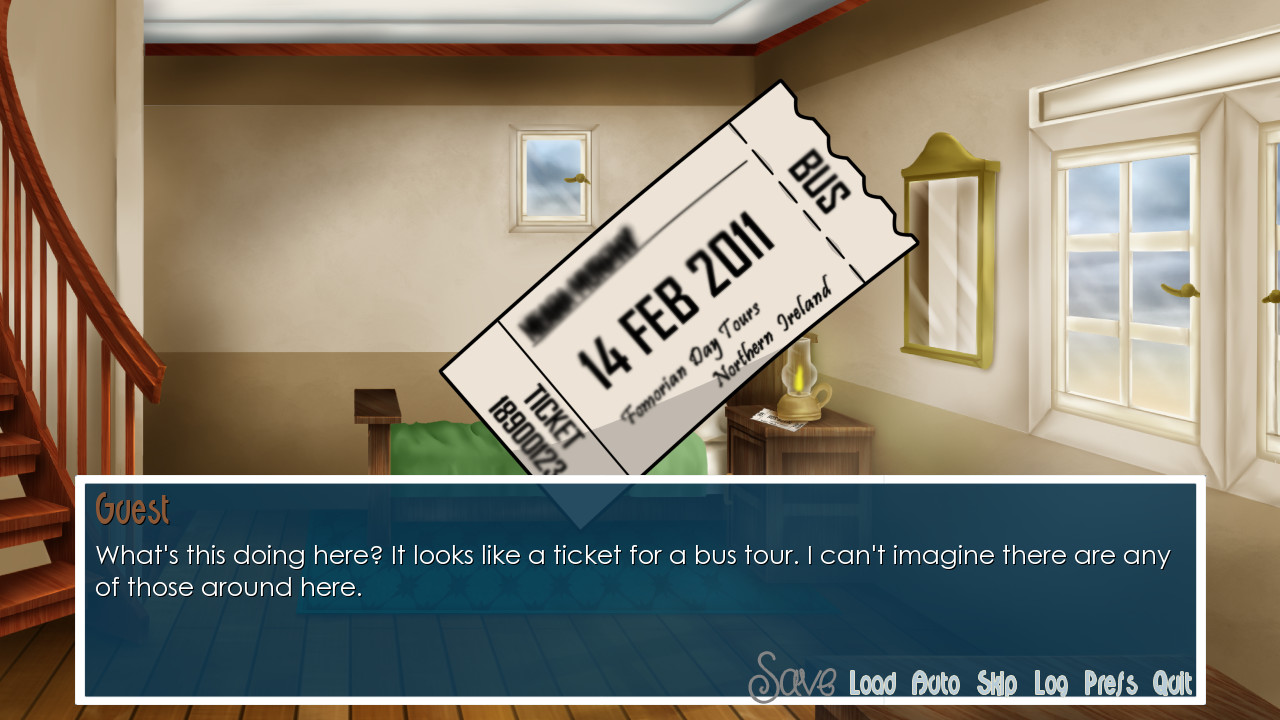The image size is (1280, 720).
Task: Select the Load menu option
Action: [x=872, y=684]
